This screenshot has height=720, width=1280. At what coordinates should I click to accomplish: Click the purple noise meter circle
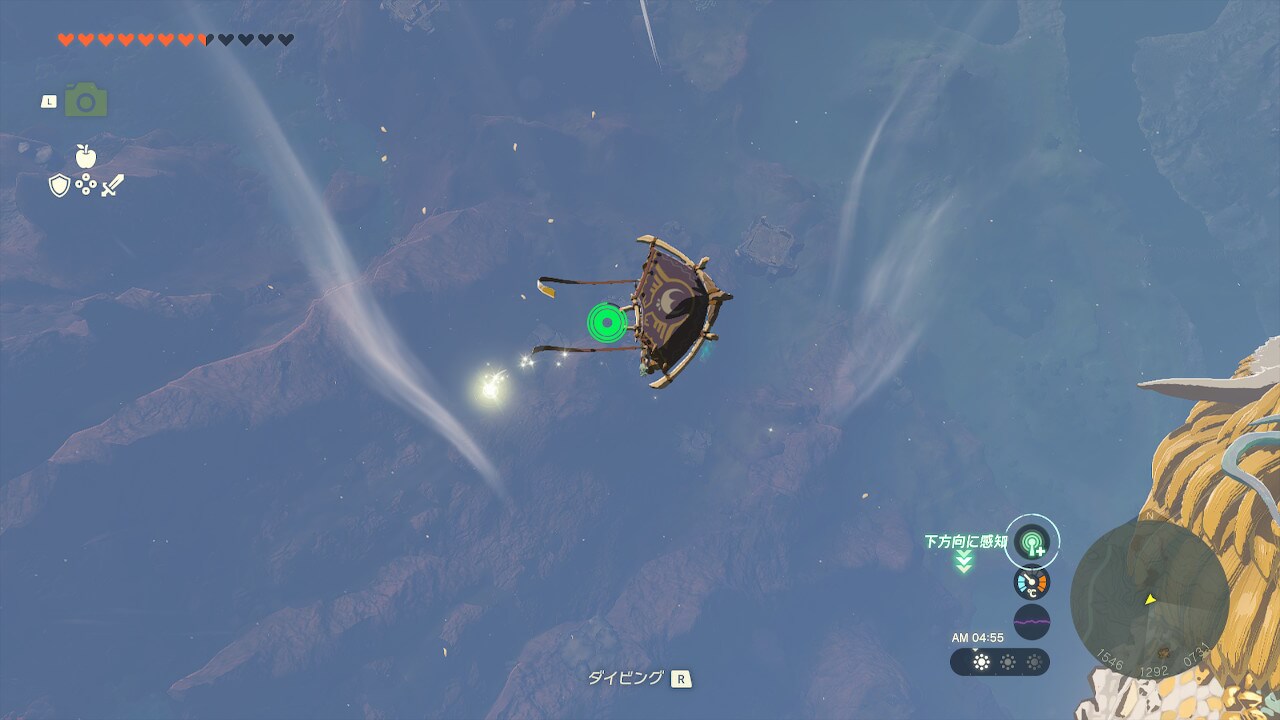(x=1031, y=622)
